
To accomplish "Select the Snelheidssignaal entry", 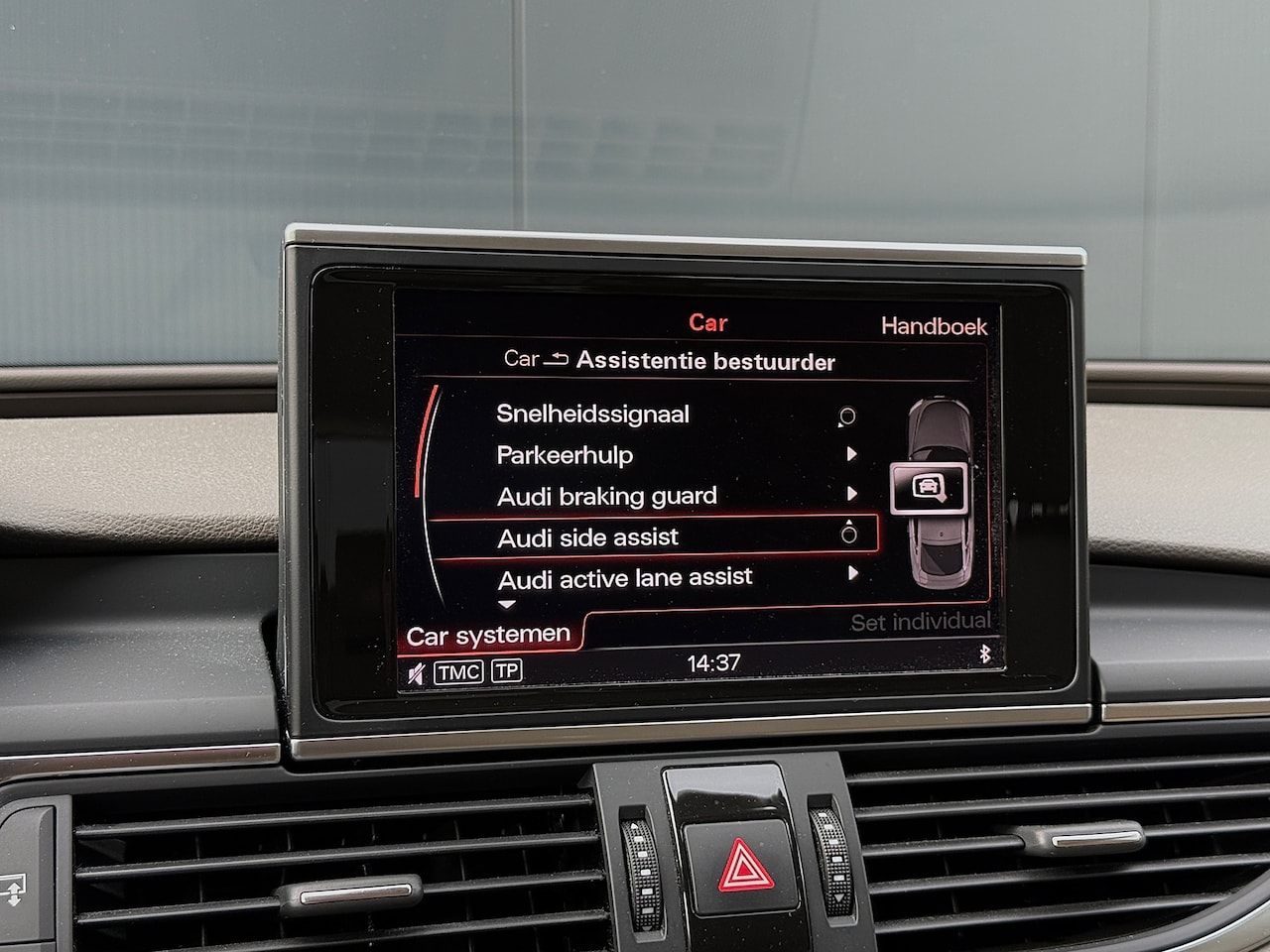I will (593, 415).
